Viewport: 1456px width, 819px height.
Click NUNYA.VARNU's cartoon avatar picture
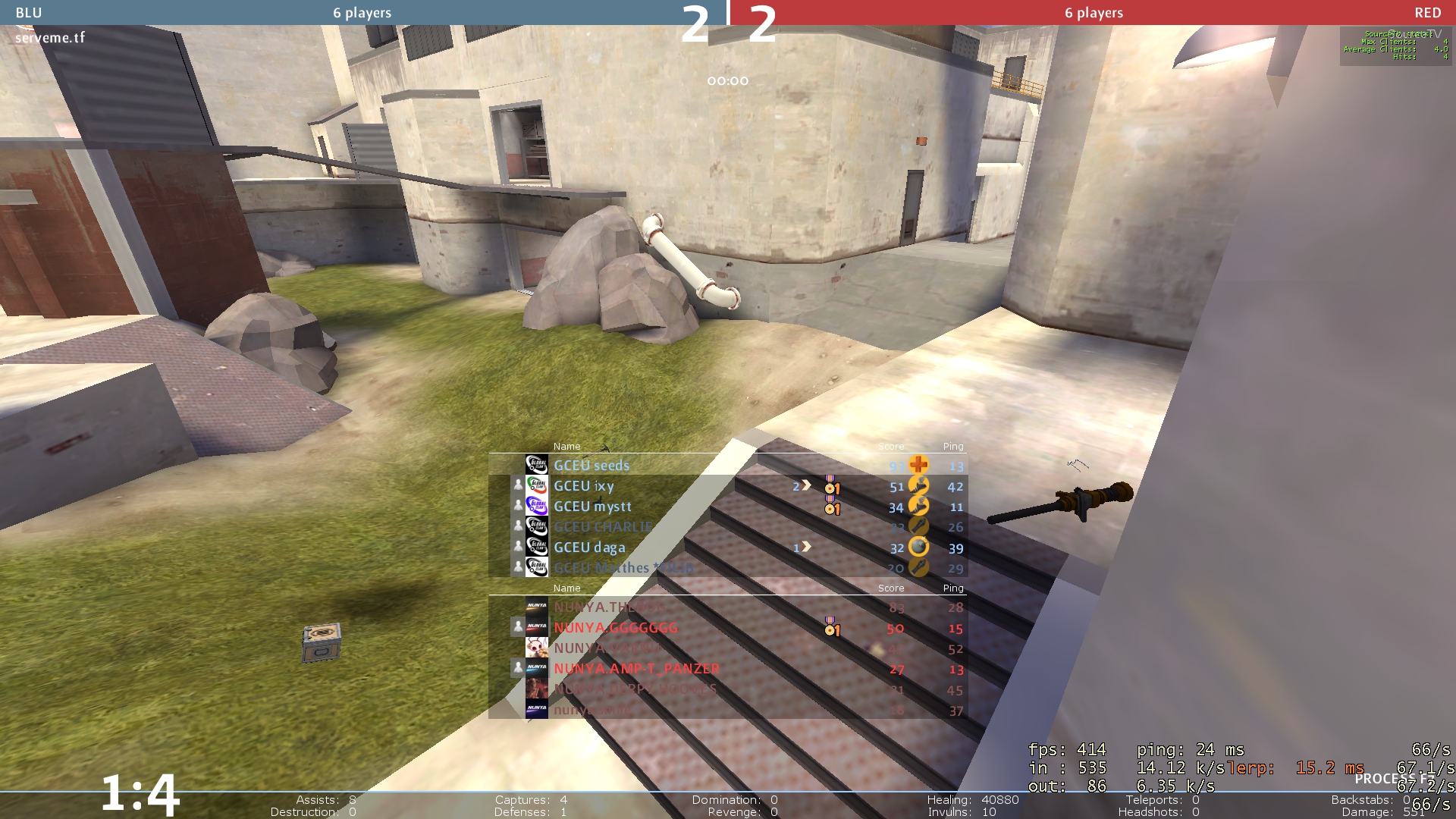[537, 648]
